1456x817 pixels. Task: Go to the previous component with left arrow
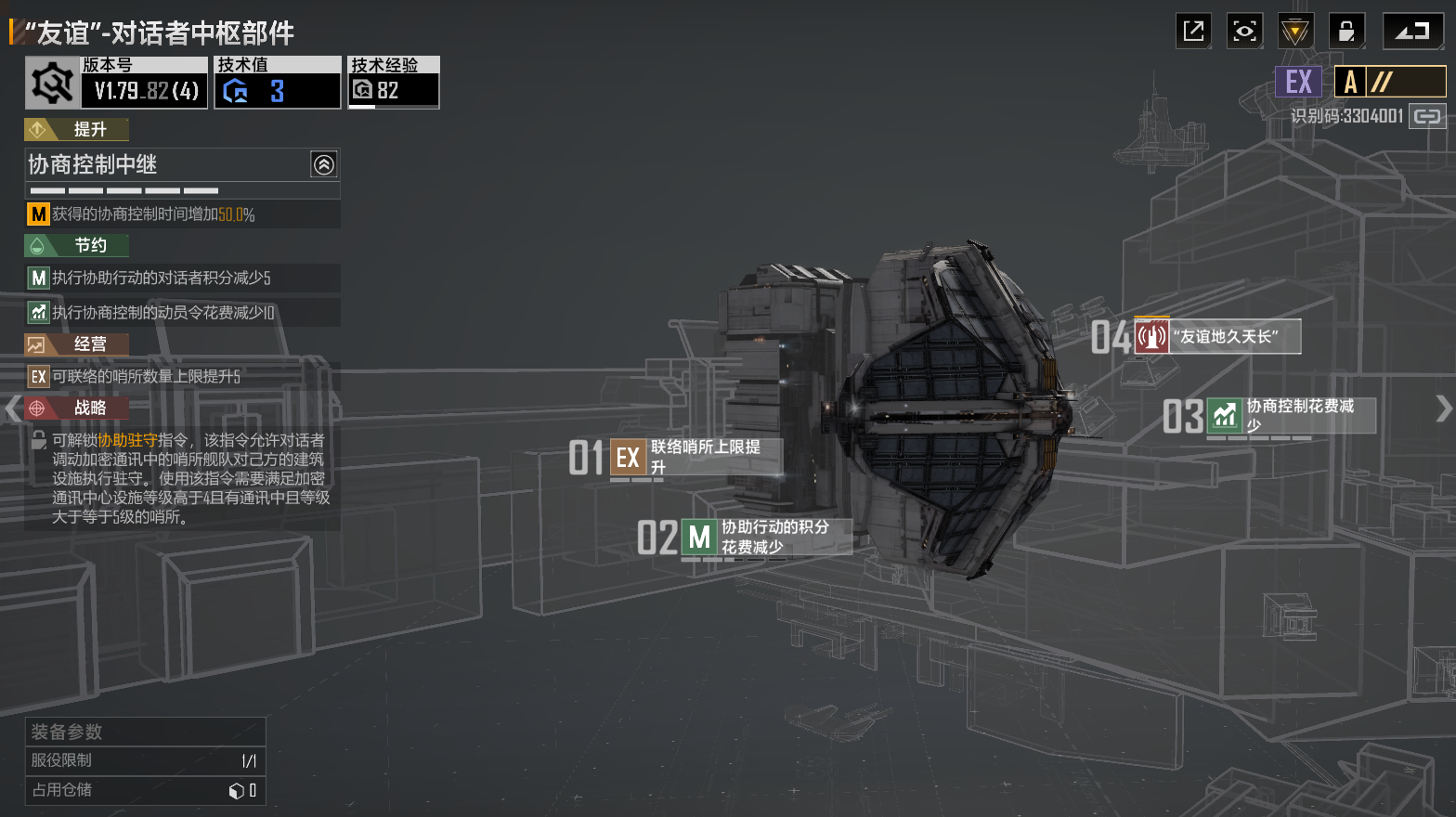click(12, 408)
